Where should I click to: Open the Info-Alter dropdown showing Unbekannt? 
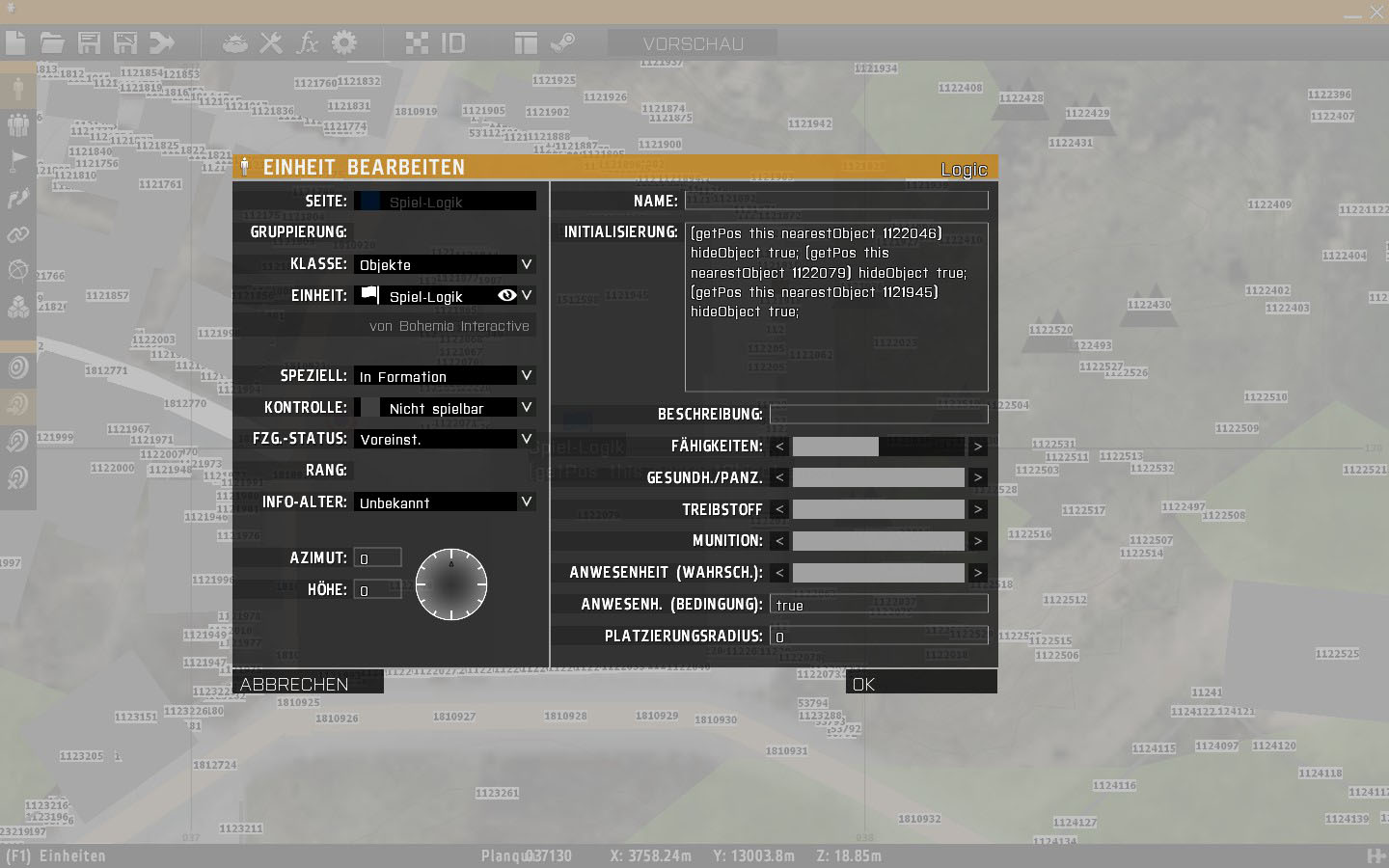(444, 502)
